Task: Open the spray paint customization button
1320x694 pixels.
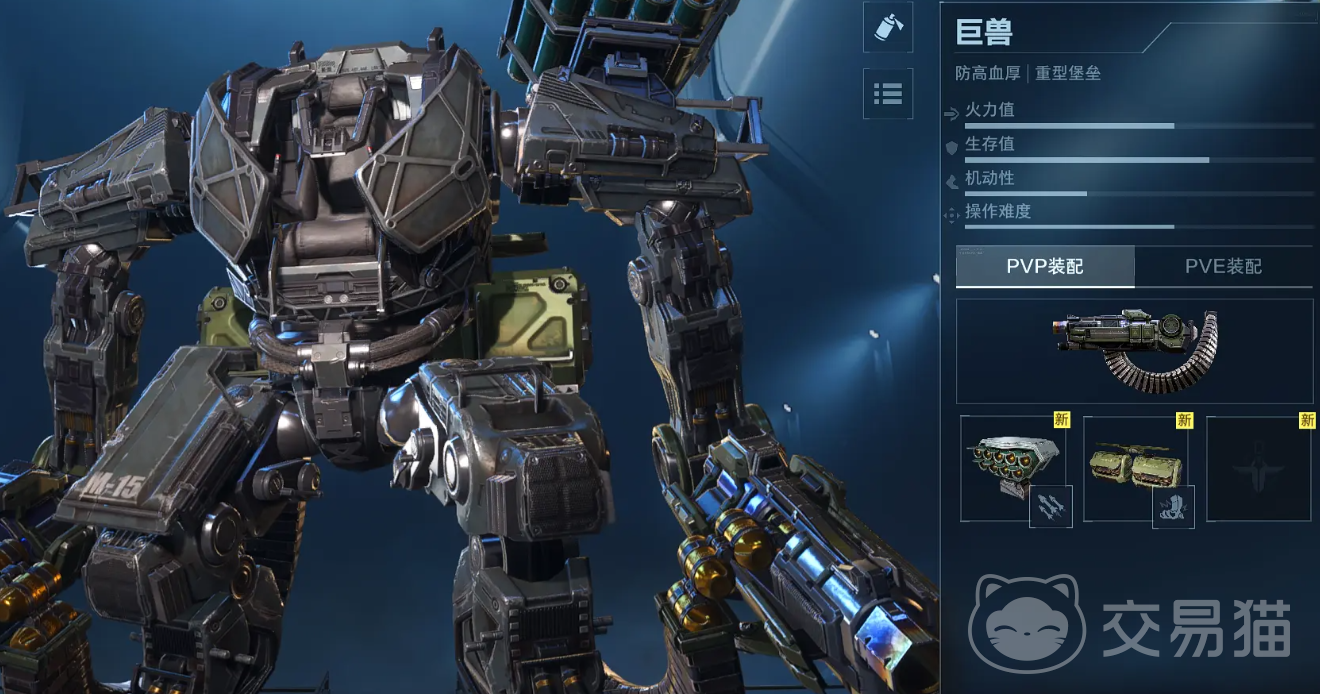Action: pos(887,27)
